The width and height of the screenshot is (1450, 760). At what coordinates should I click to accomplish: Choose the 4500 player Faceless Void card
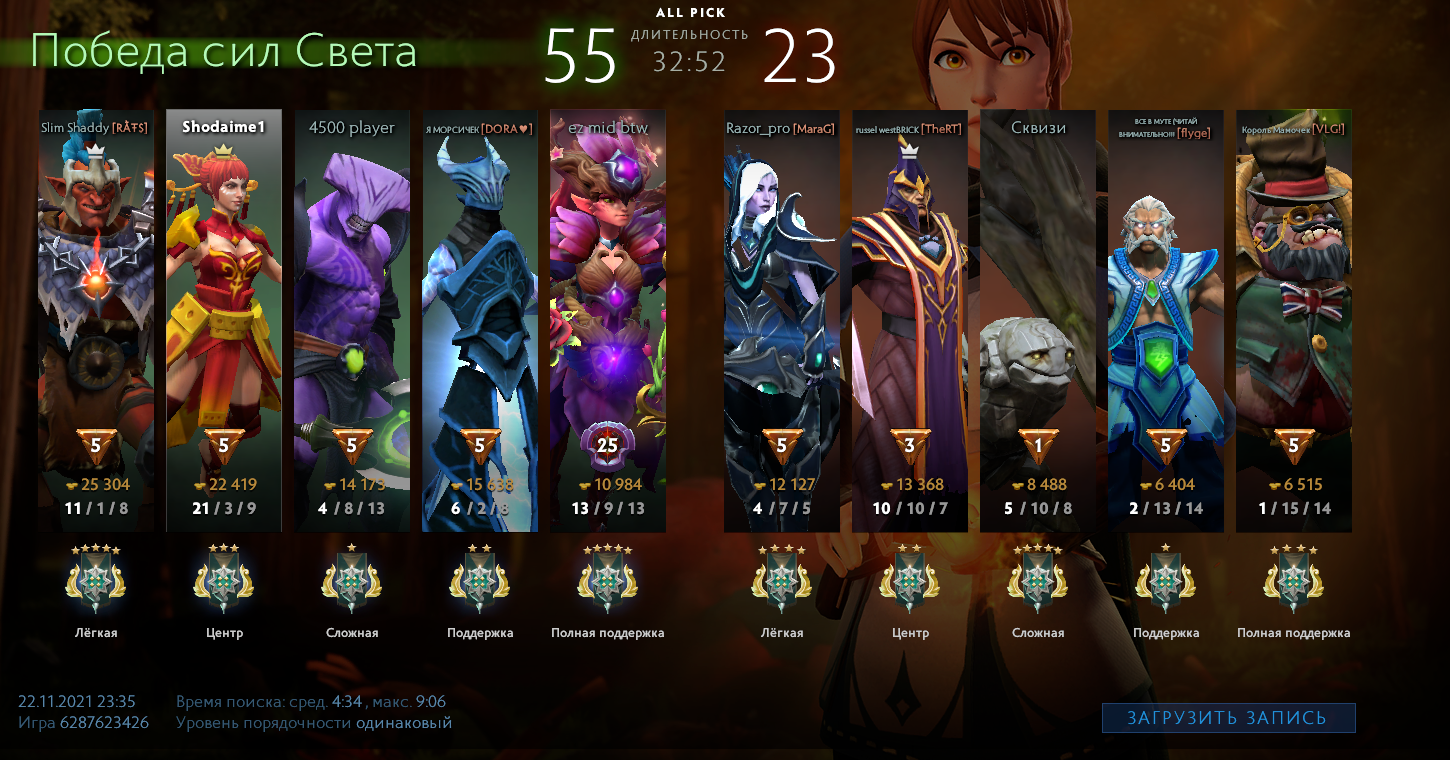click(x=352, y=320)
